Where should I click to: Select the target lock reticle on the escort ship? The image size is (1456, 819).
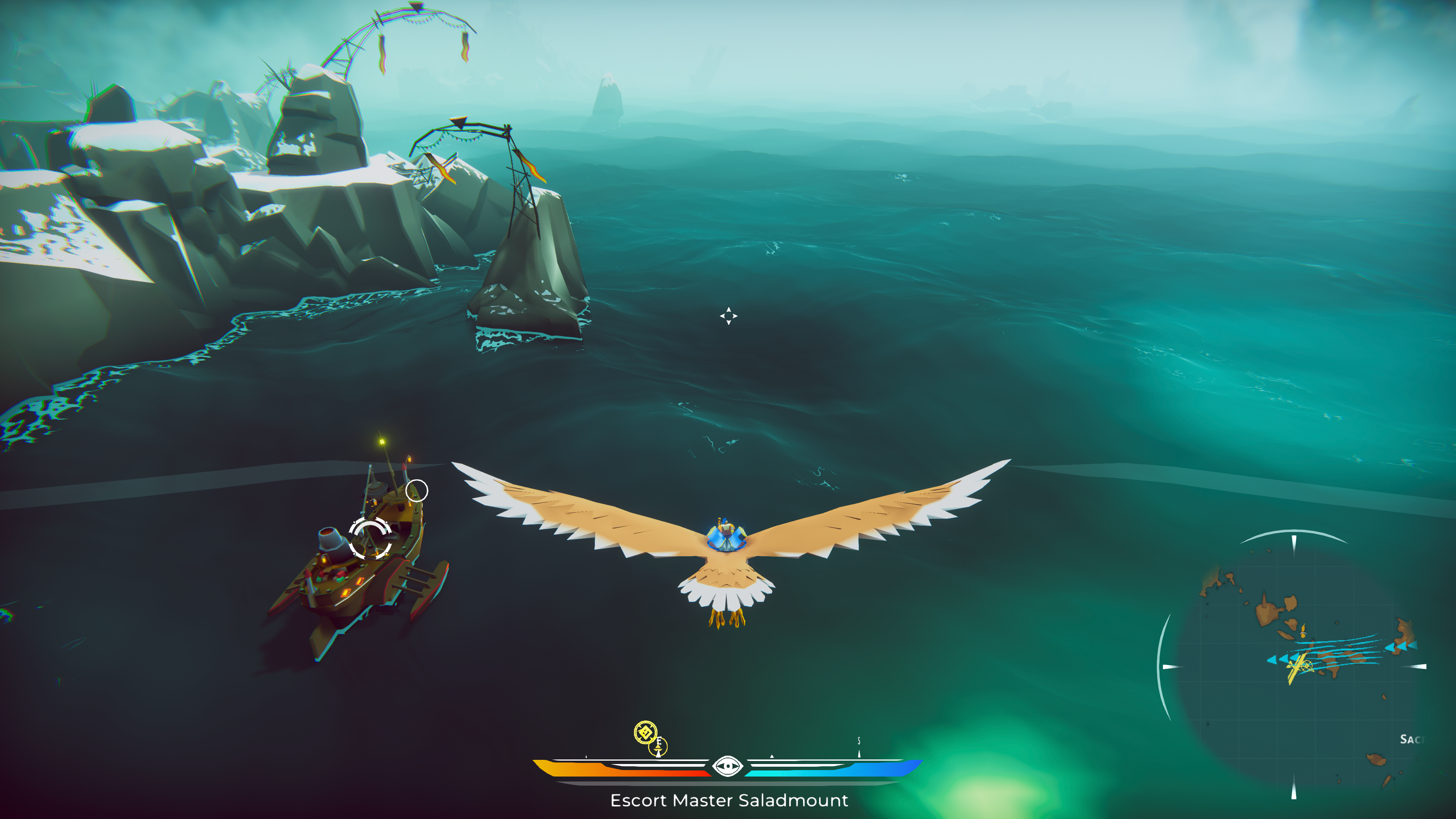tap(370, 539)
